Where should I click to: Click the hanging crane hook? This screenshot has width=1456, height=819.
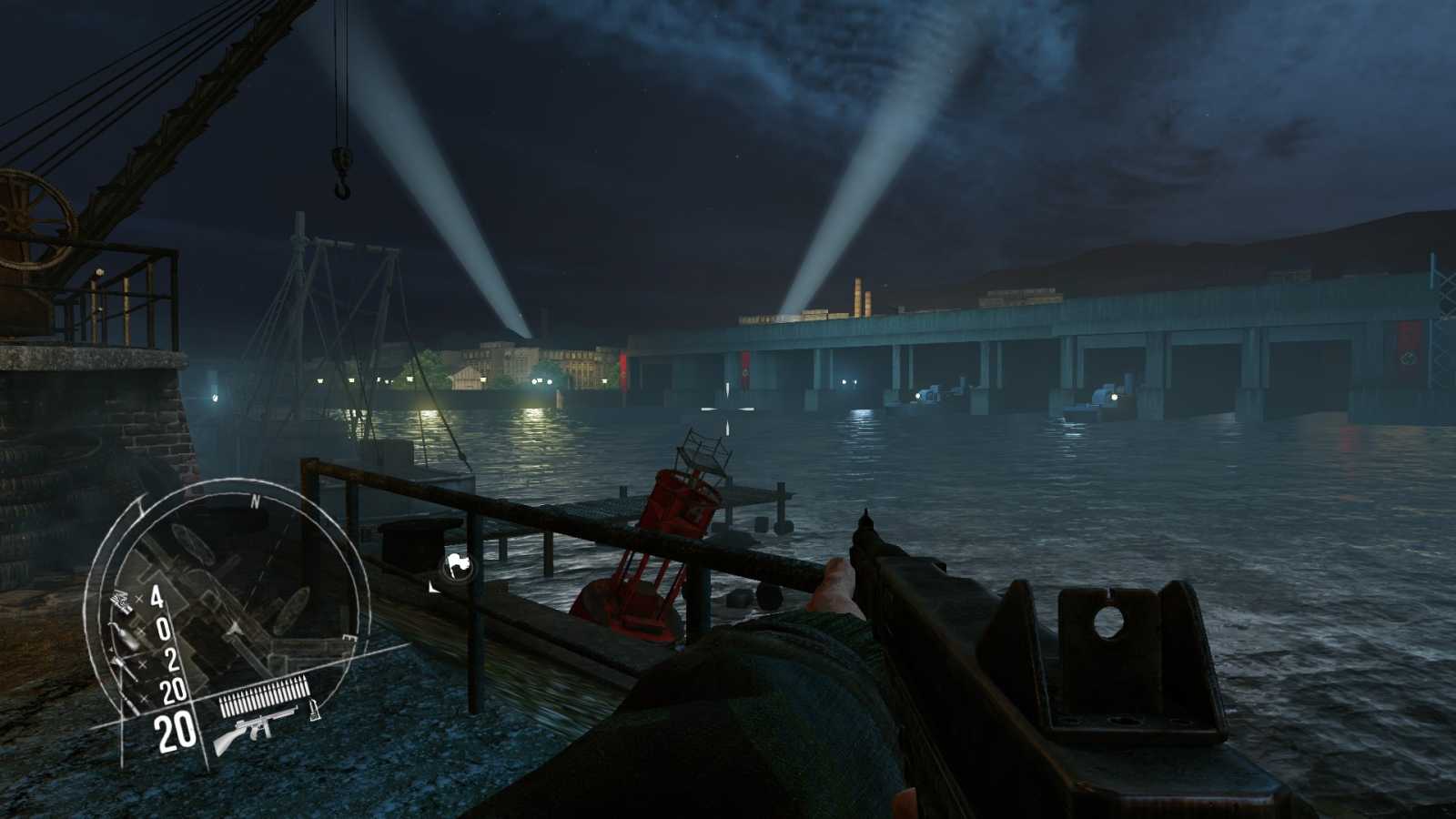(341, 182)
